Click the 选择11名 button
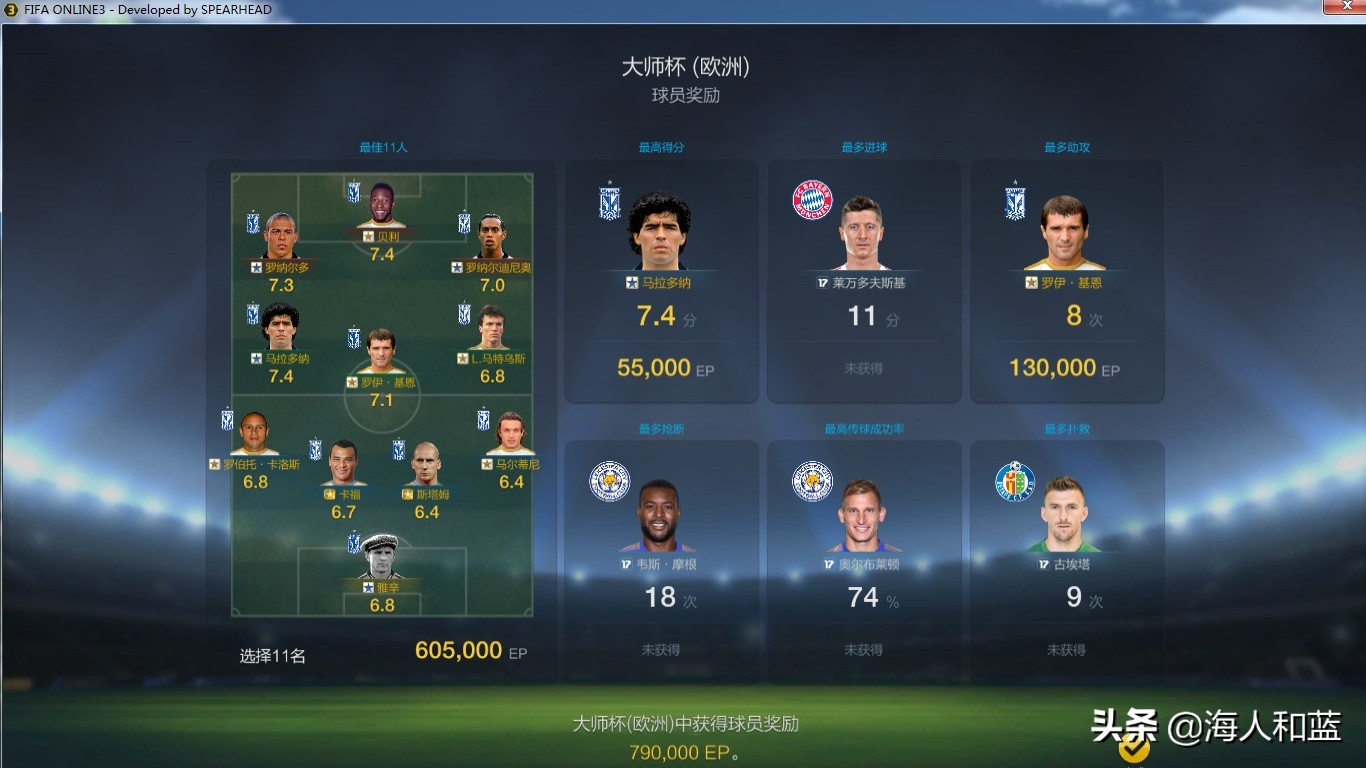This screenshot has height=768, width=1366. pyautogui.click(x=270, y=652)
